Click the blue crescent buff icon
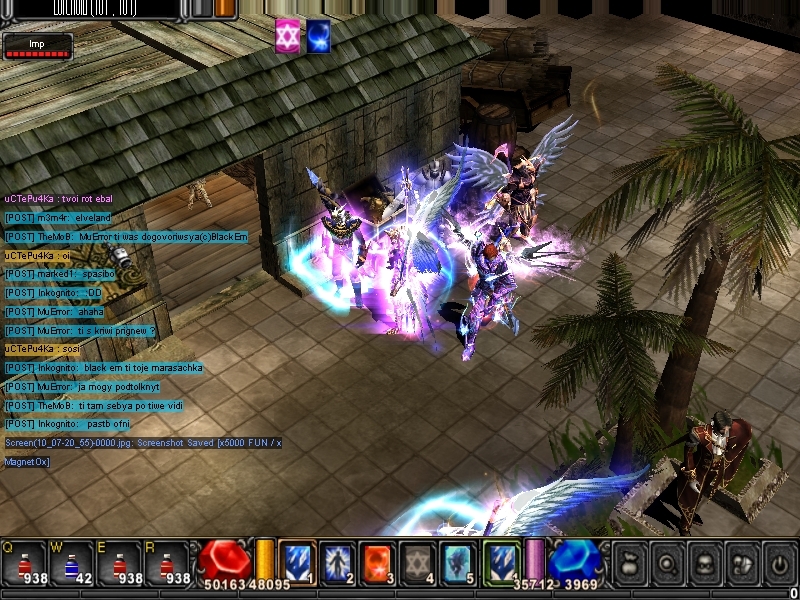The height and width of the screenshot is (600, 800). click(319, 35)
